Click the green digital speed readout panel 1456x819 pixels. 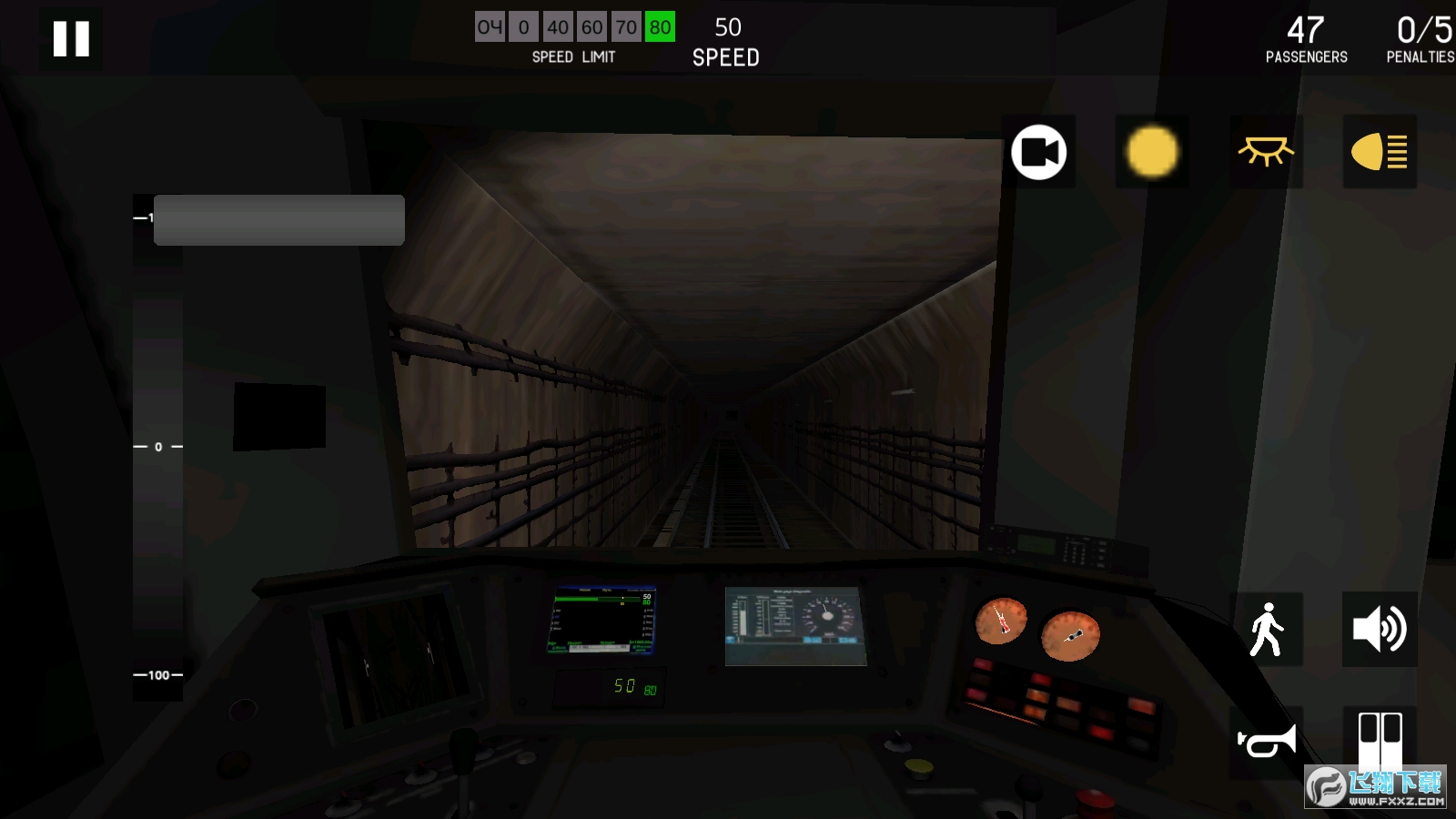pyautogui.click(x=608, y=689)
